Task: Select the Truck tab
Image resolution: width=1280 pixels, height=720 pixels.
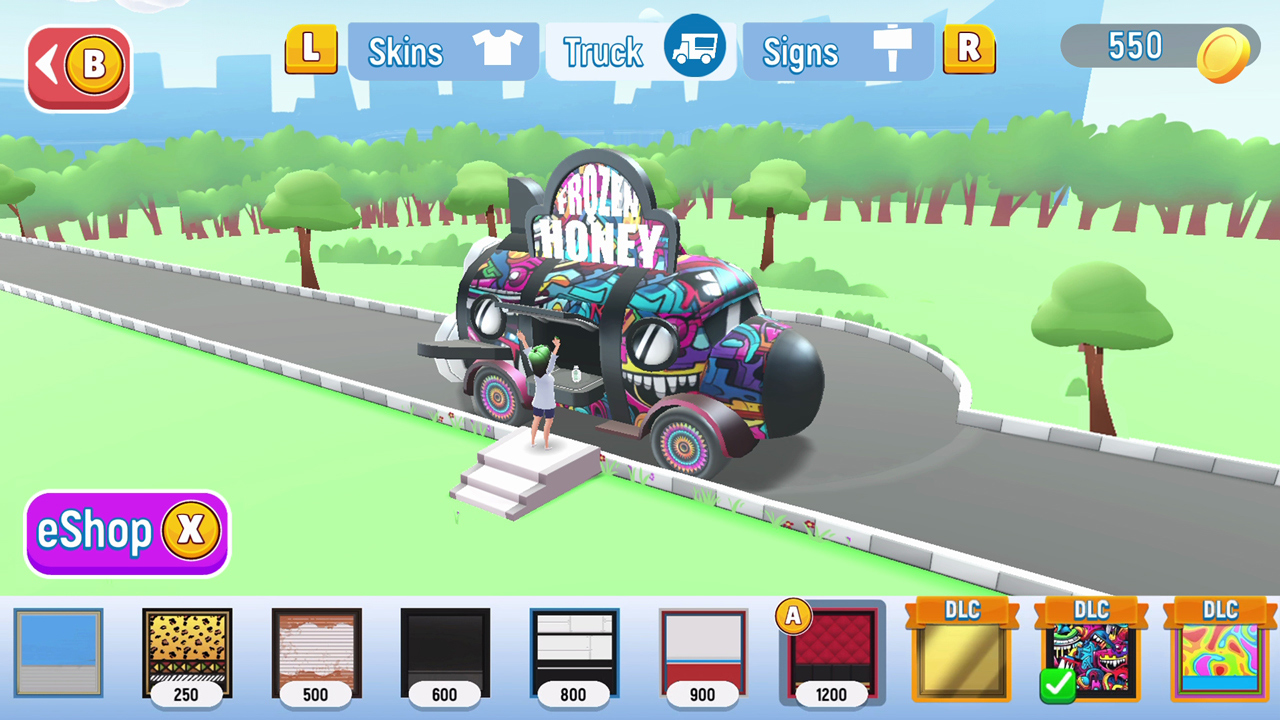Action: coord(601,51)
